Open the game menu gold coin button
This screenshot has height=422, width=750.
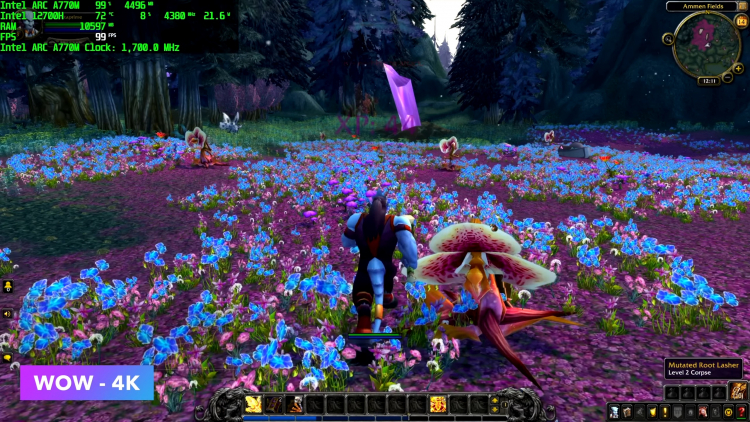[728, 412]
